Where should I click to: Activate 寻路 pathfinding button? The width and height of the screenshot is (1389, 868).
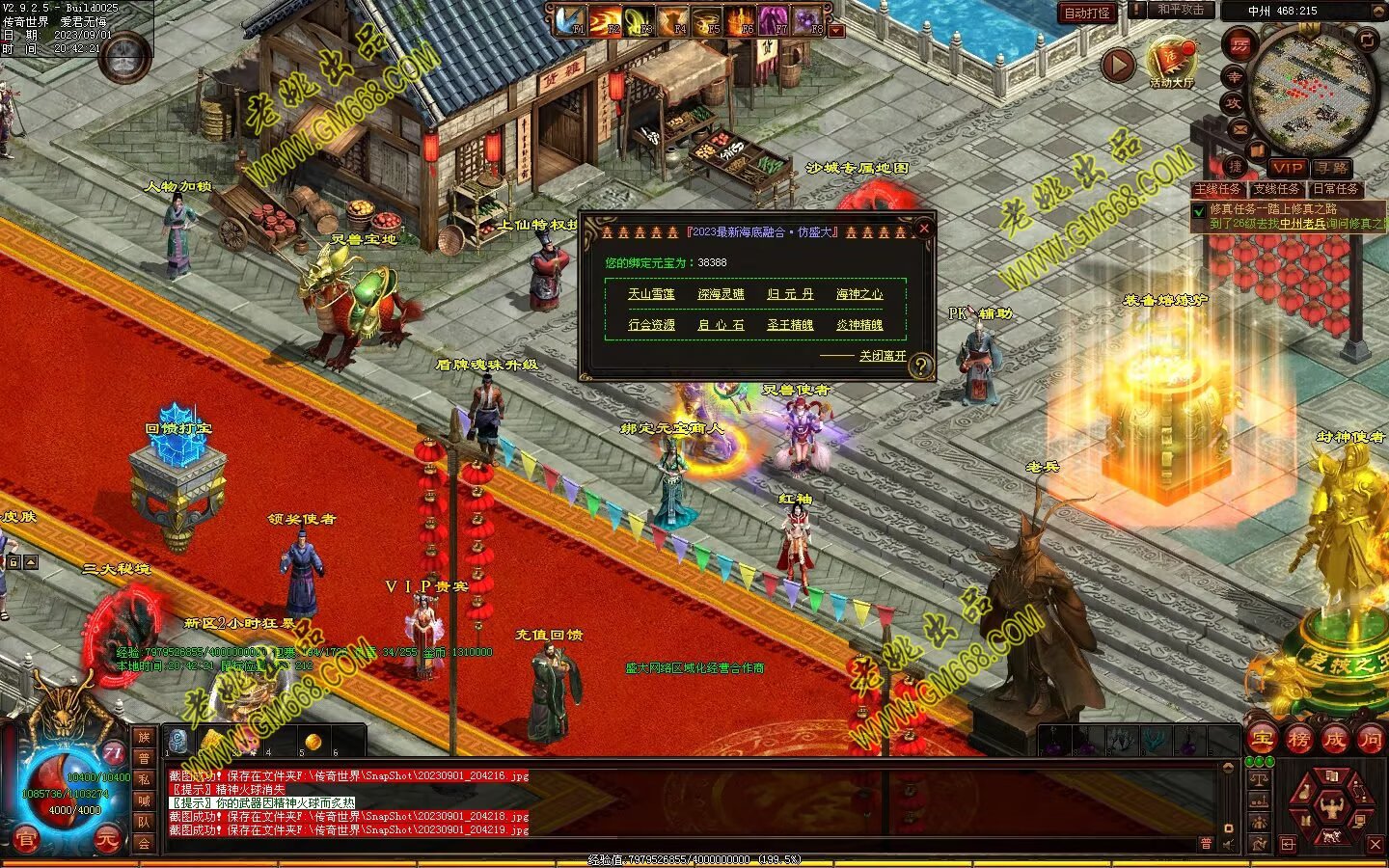(x=1332, y=168)
